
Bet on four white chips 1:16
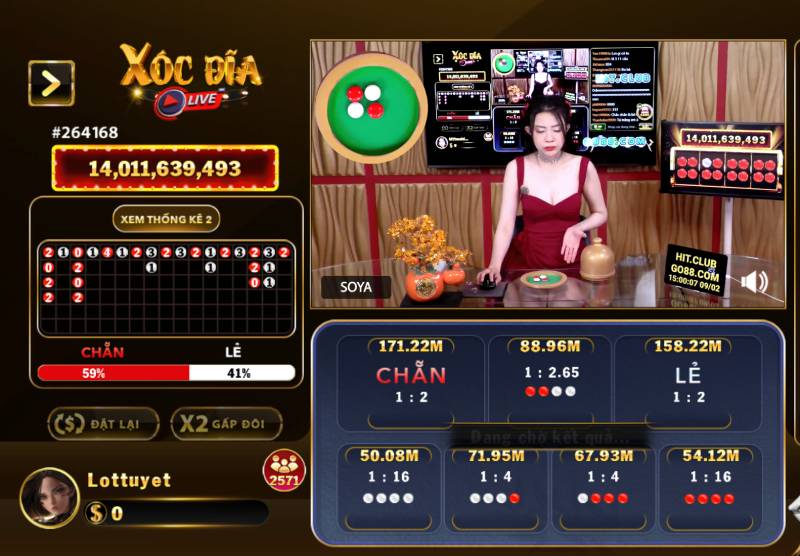384,485
